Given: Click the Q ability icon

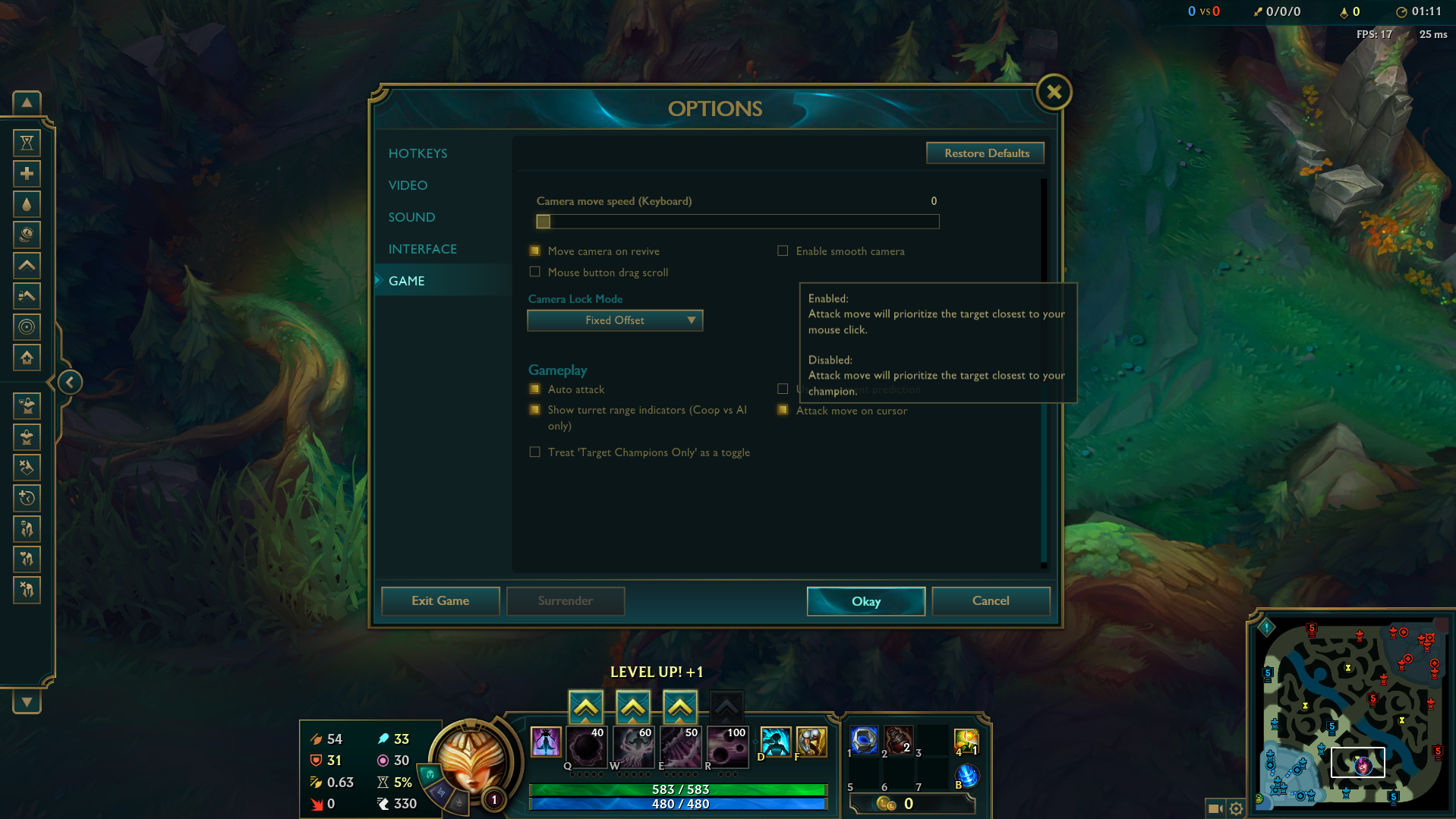Looking at the screenshot, I should coord(585,748).
